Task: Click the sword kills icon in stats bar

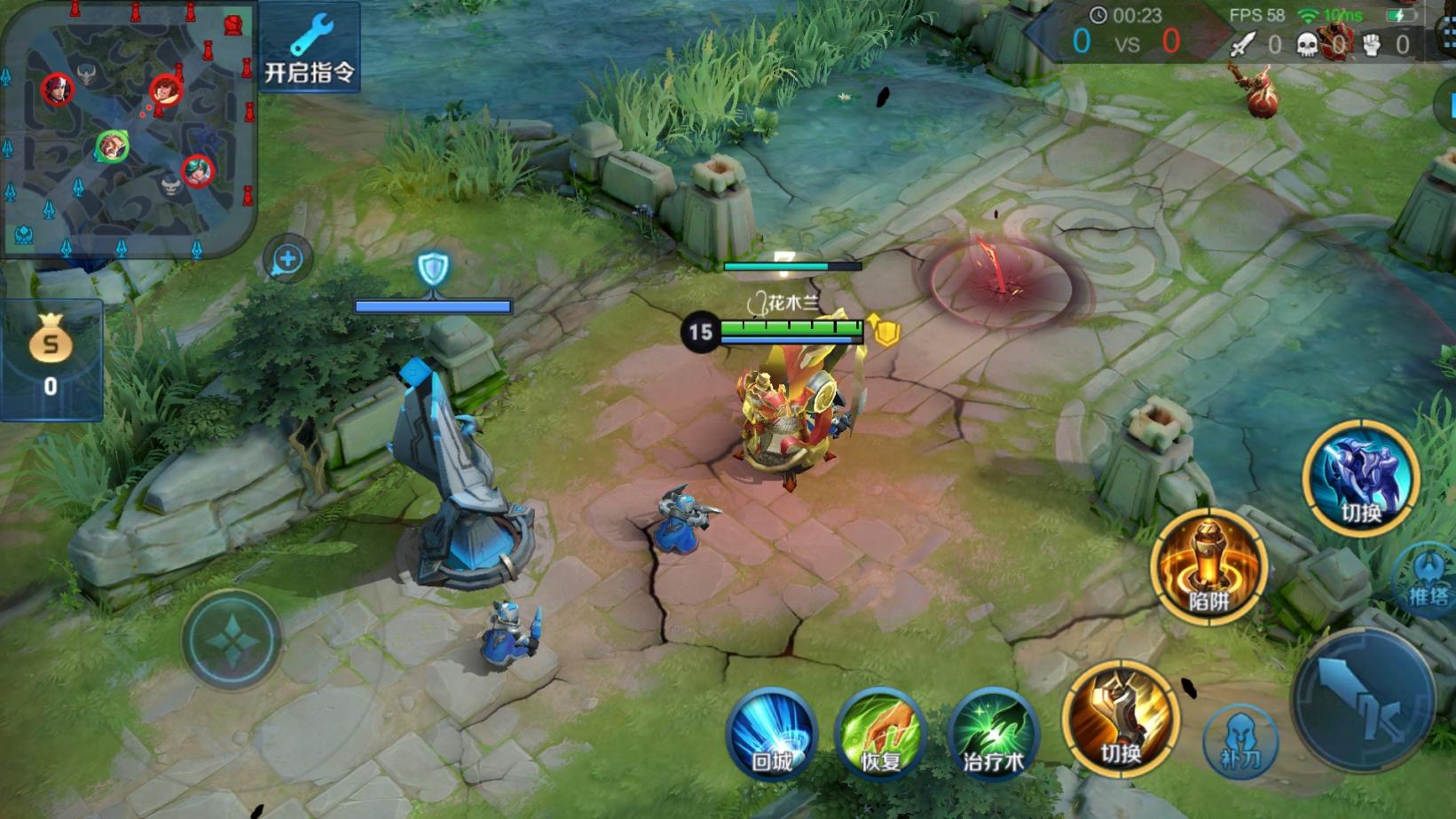Action: (1242, 42)
